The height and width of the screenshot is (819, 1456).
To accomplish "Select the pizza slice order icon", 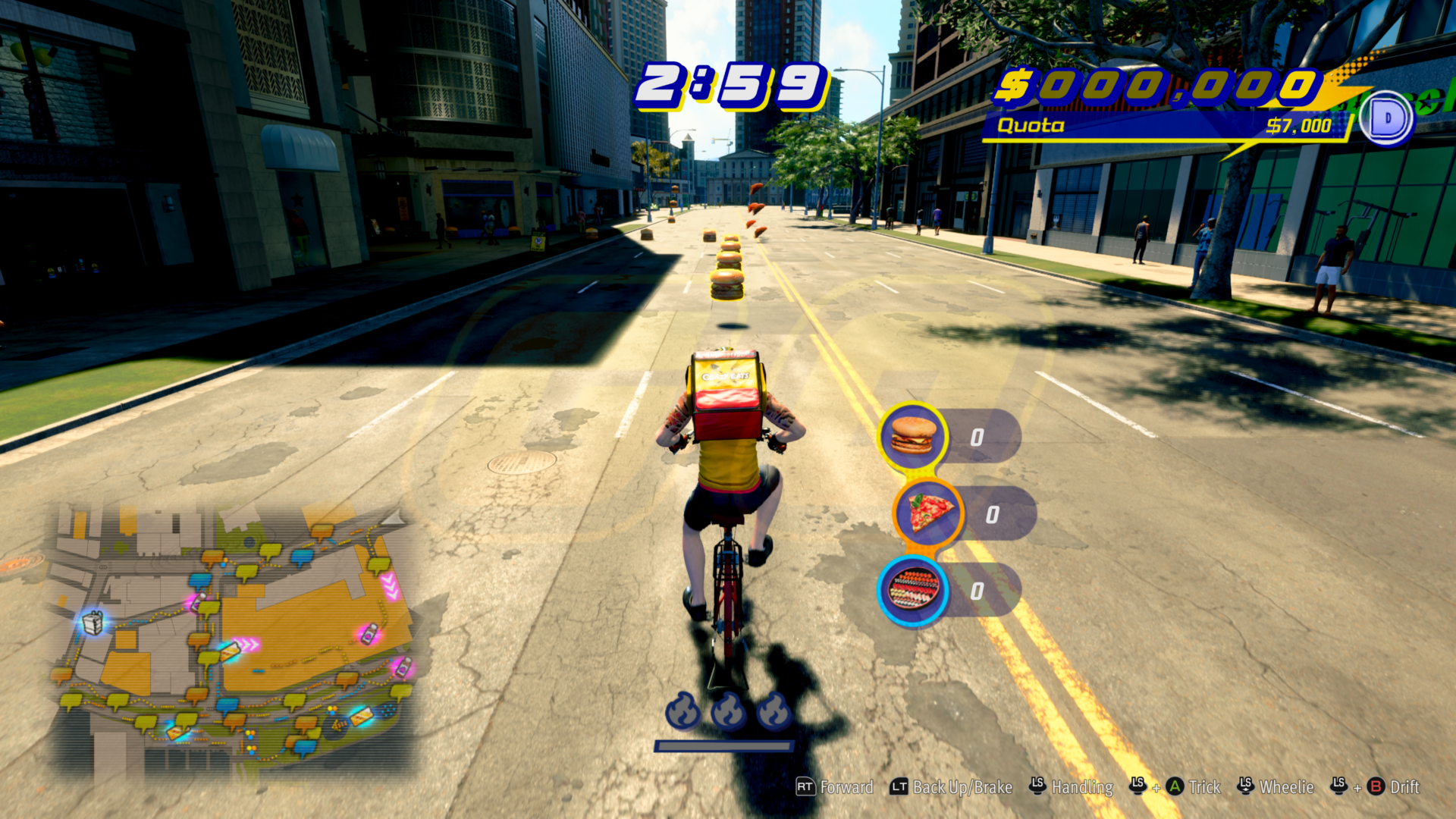I will click(x=928, y=514).
